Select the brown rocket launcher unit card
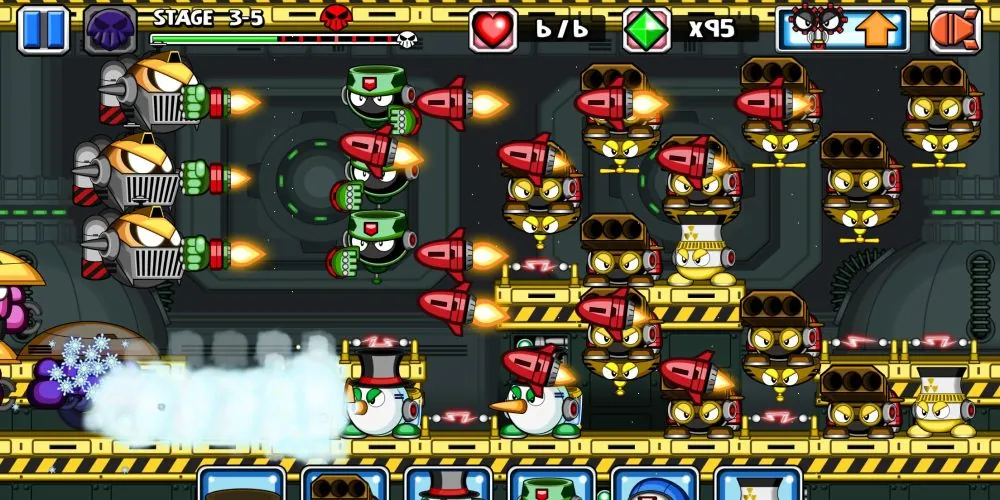 [x=345, y=486]
